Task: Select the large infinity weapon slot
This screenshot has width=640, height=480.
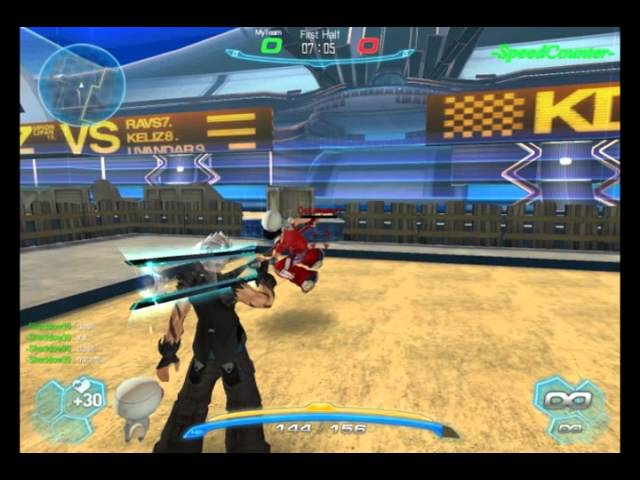Action: [567, 399]
